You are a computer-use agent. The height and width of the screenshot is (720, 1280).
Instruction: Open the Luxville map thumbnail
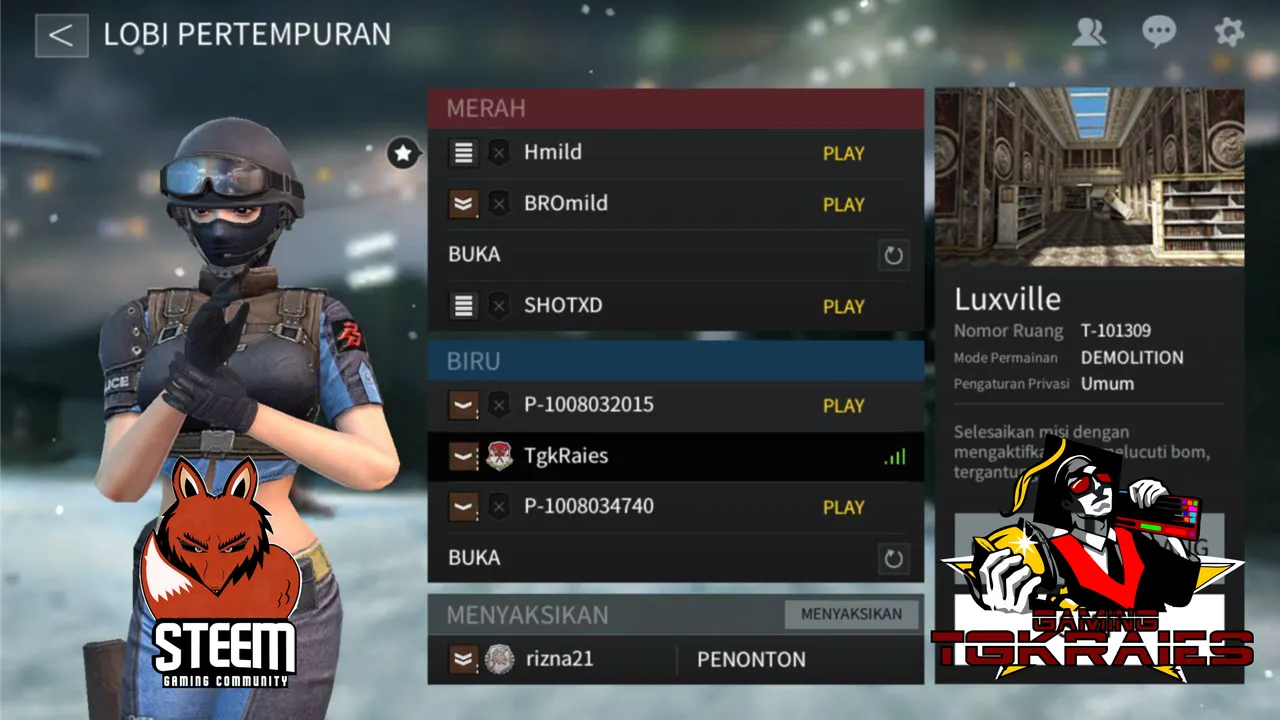1089,177
